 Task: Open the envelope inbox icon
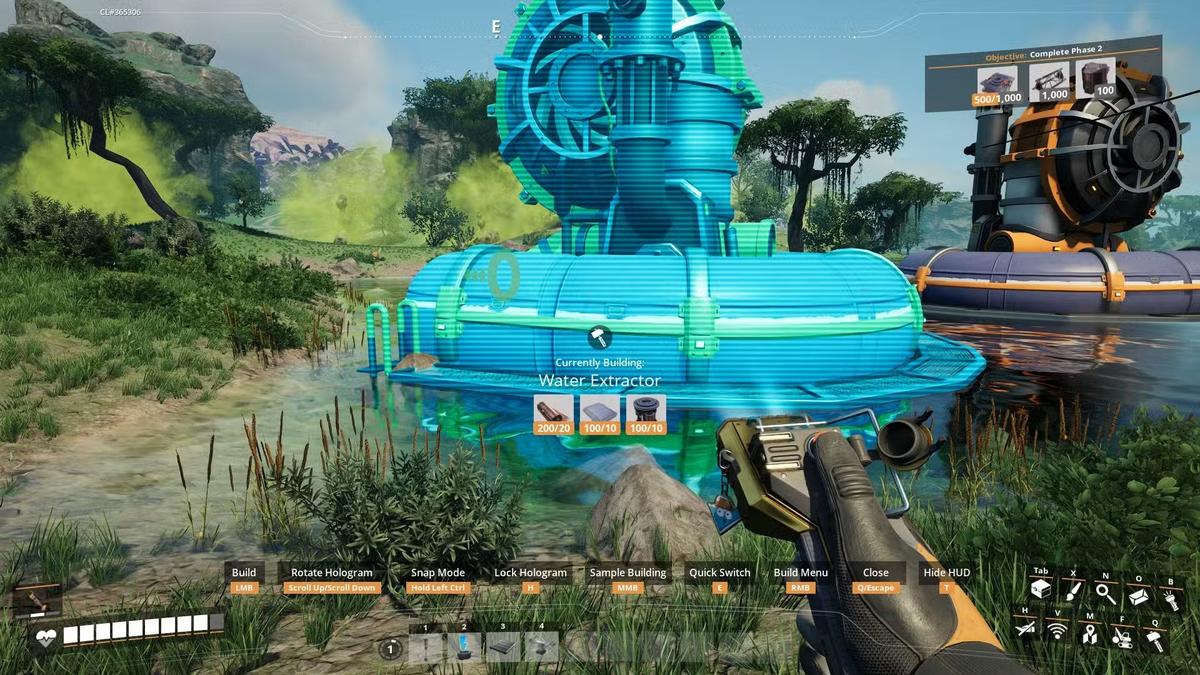coord(1138,594)
